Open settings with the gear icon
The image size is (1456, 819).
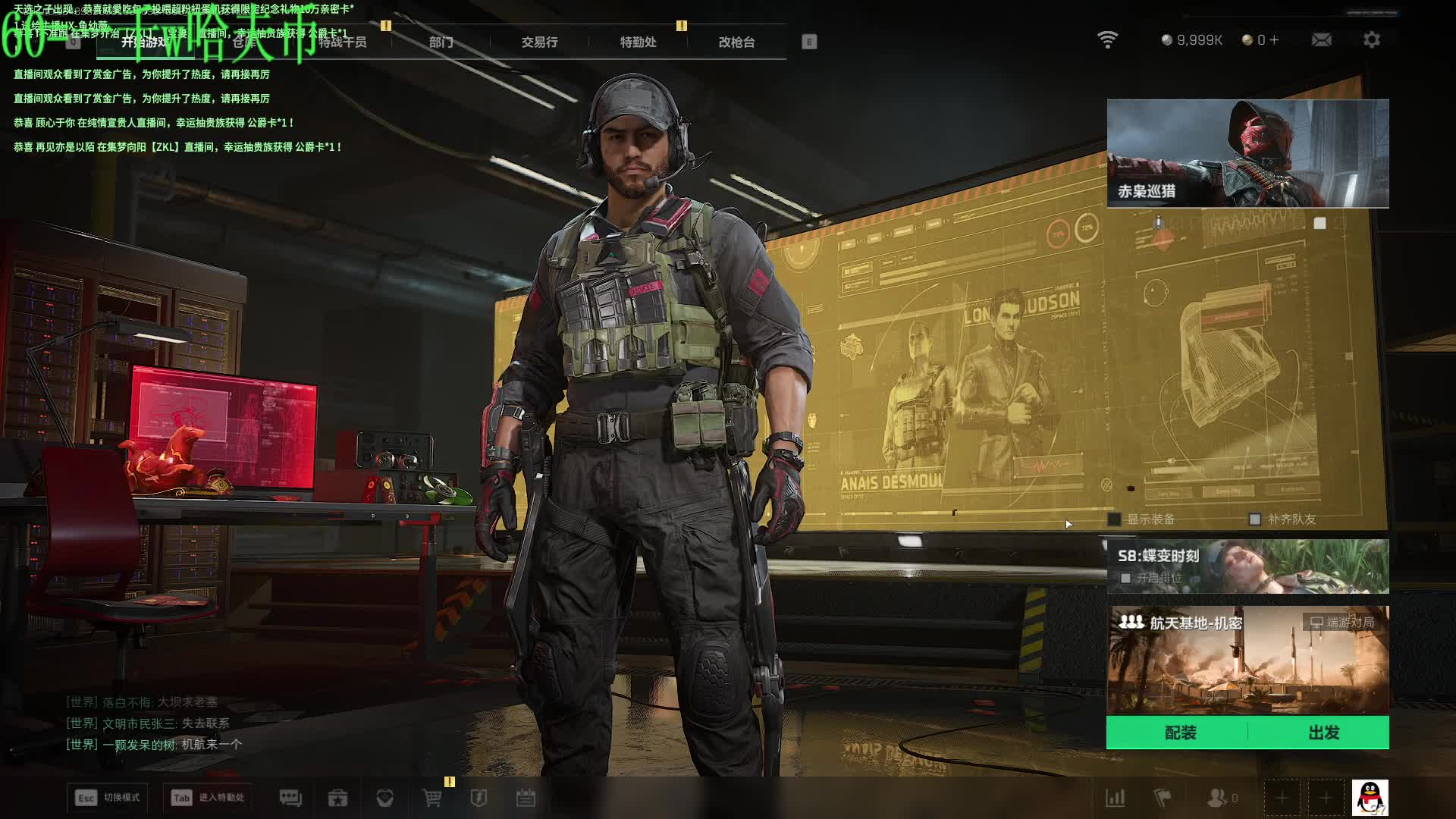point(1371,40)
